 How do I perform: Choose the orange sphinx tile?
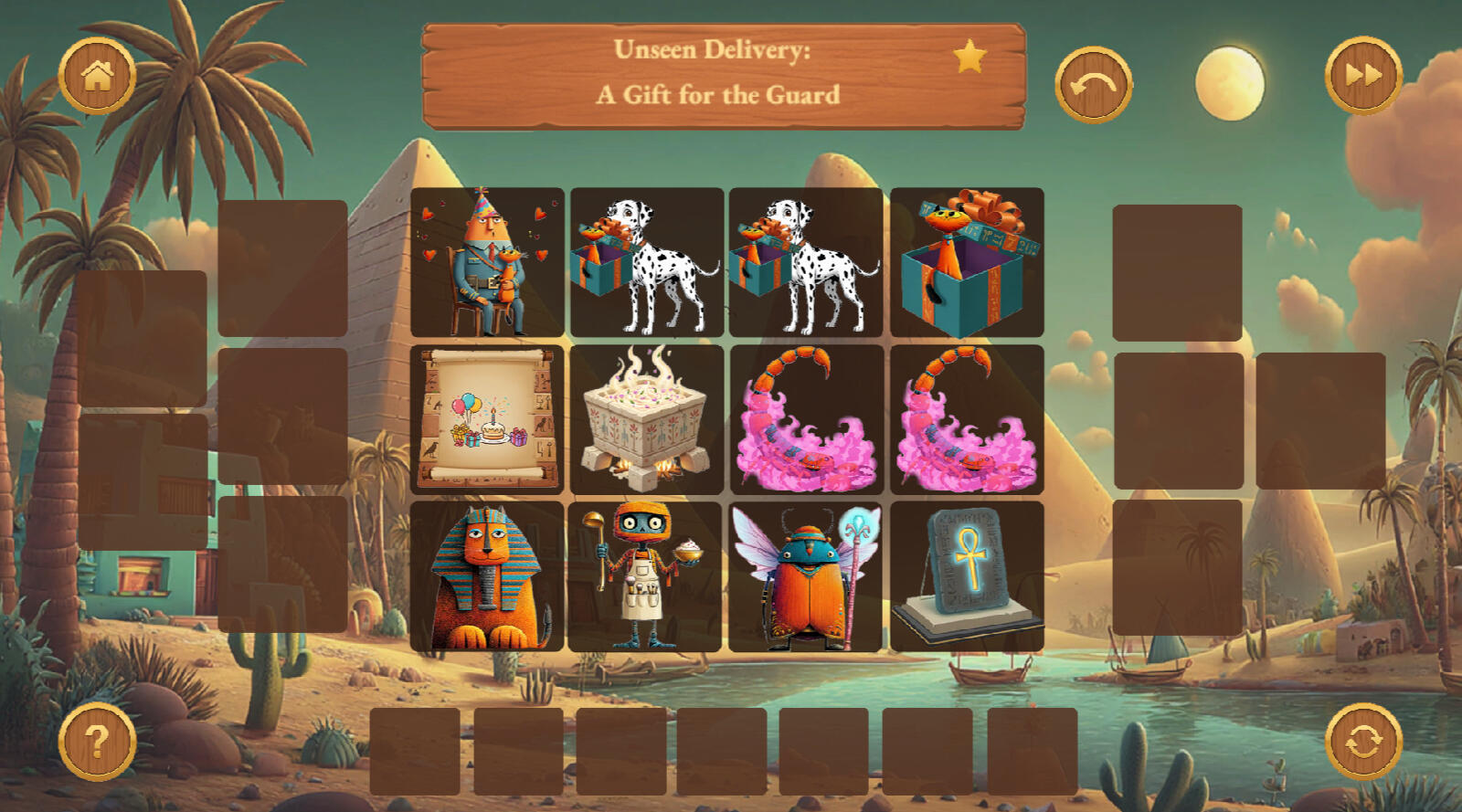[x=487, y=576]
